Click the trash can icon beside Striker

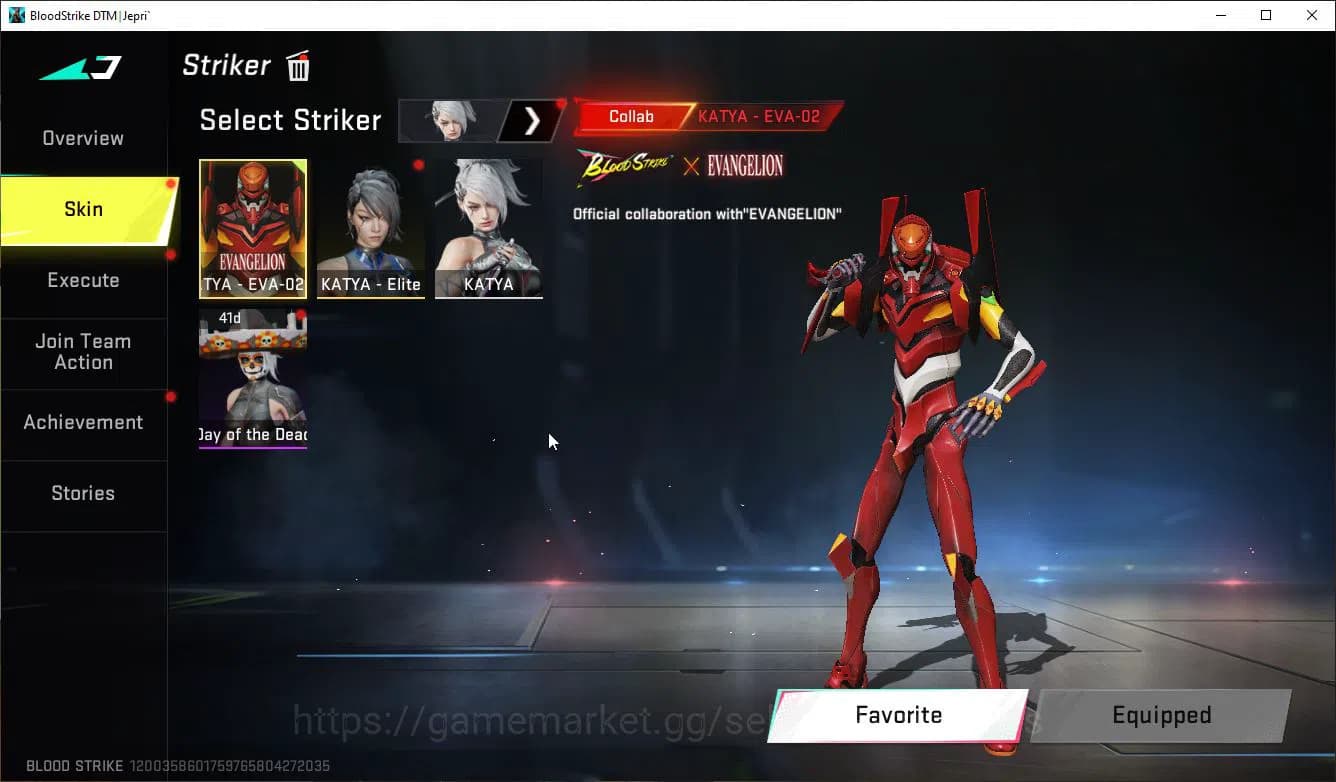coord(298,67)
